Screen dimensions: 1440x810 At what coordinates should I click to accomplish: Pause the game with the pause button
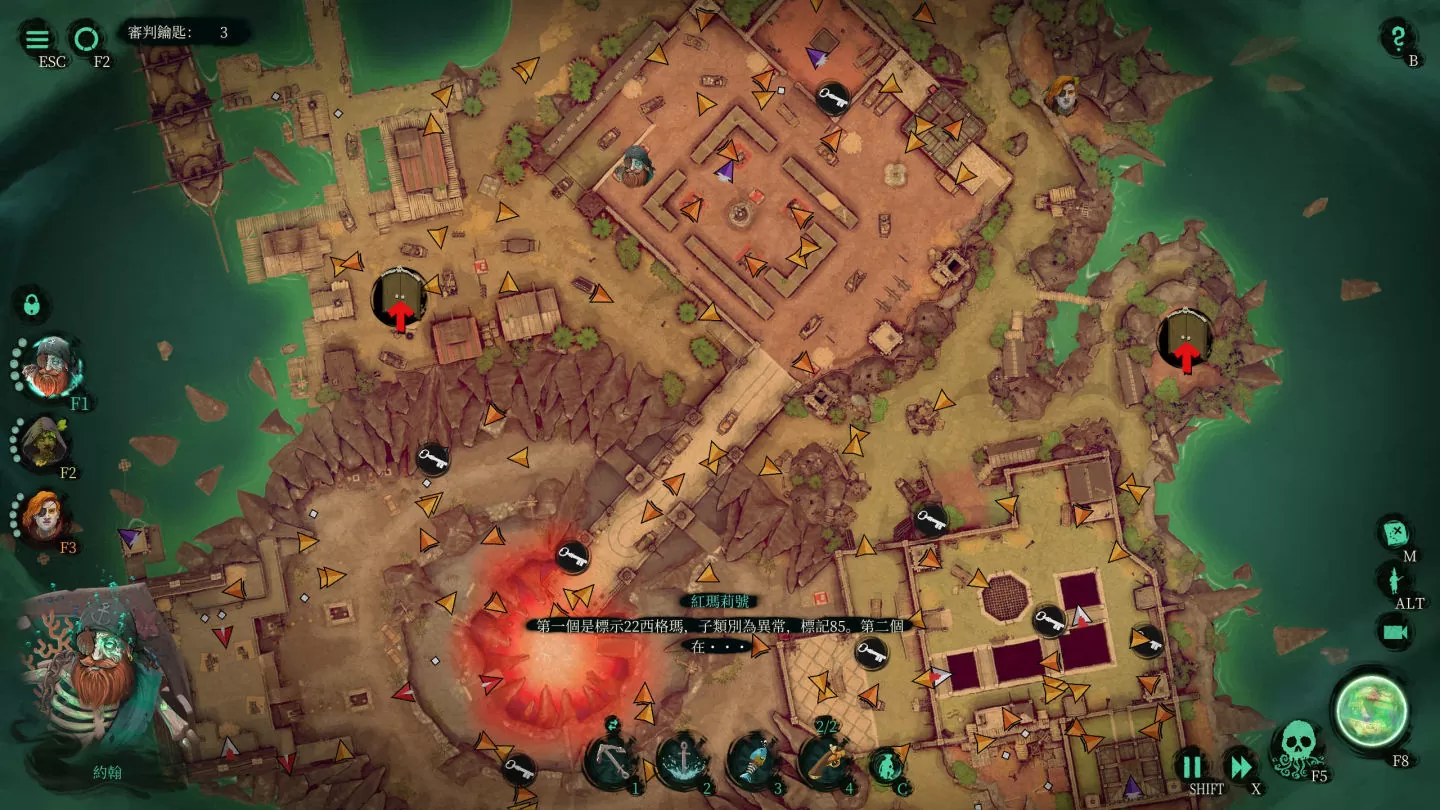1192,767
